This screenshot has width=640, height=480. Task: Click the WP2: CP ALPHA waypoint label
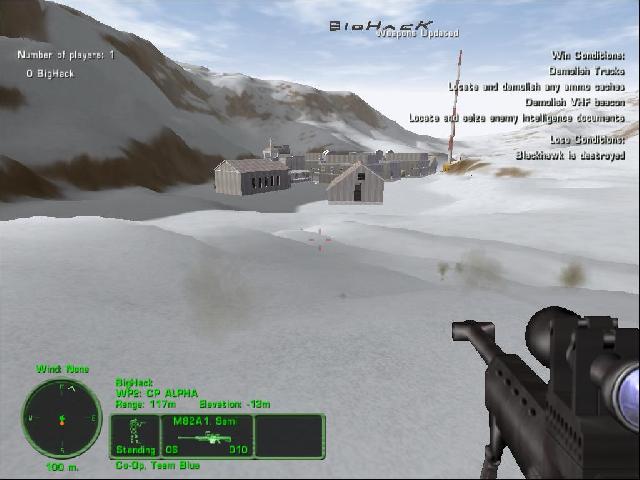coord(157,393)
